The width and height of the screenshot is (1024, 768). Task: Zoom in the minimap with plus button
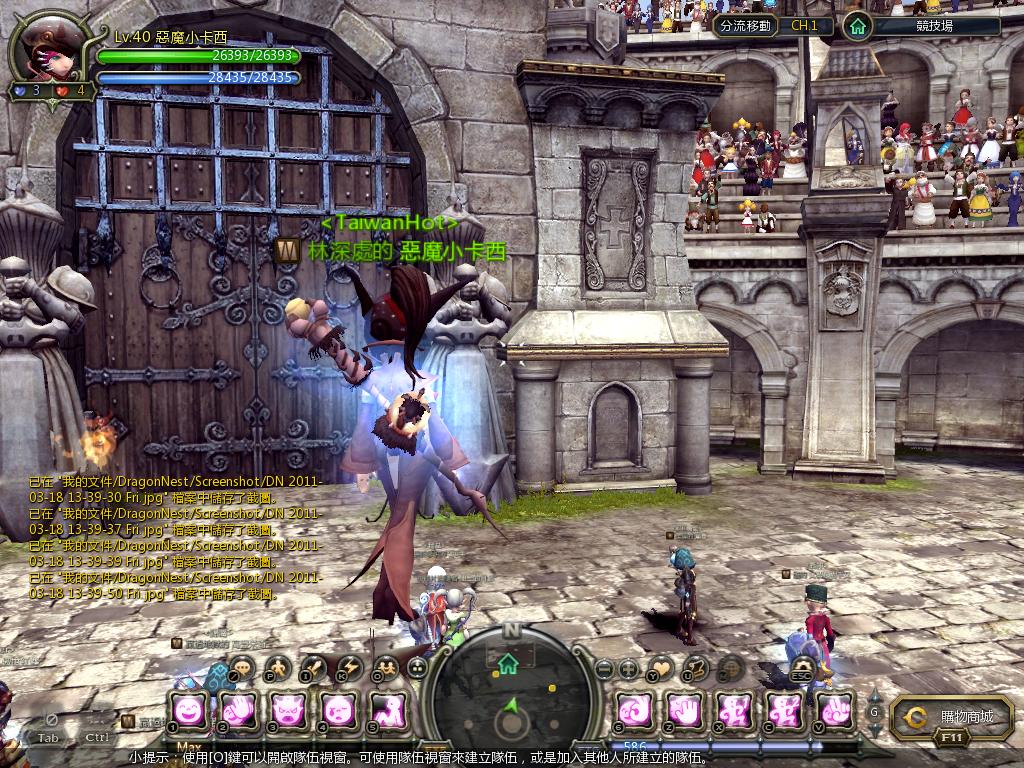pos(629,667)
